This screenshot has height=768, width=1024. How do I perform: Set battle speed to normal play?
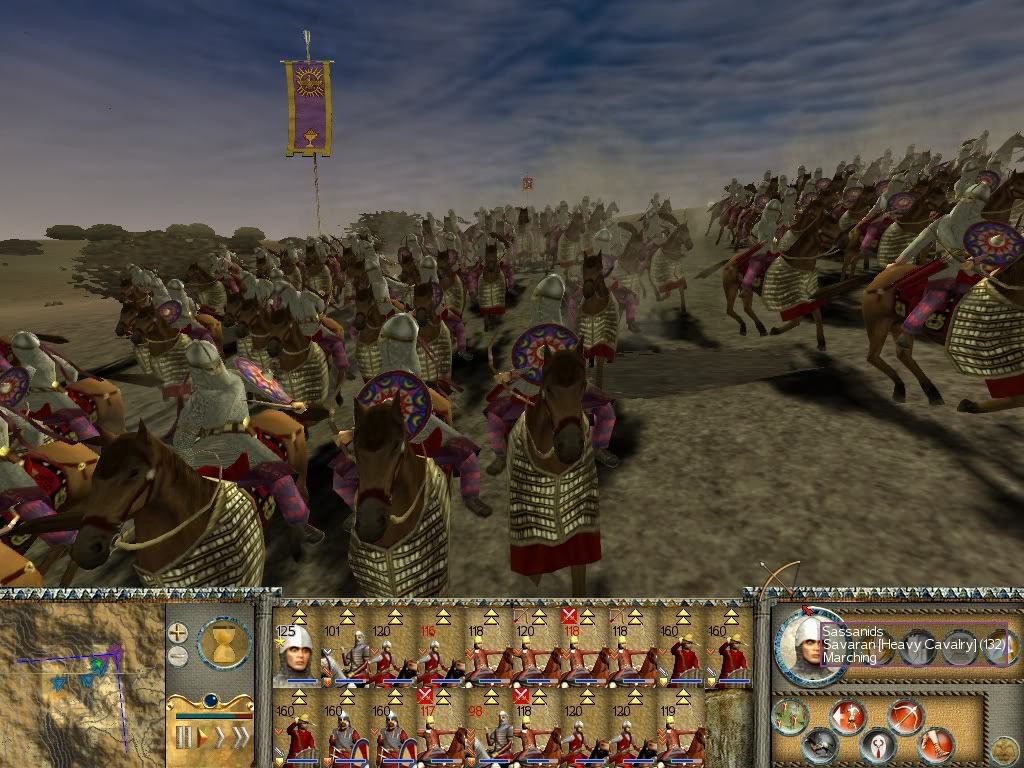[202, 738]
